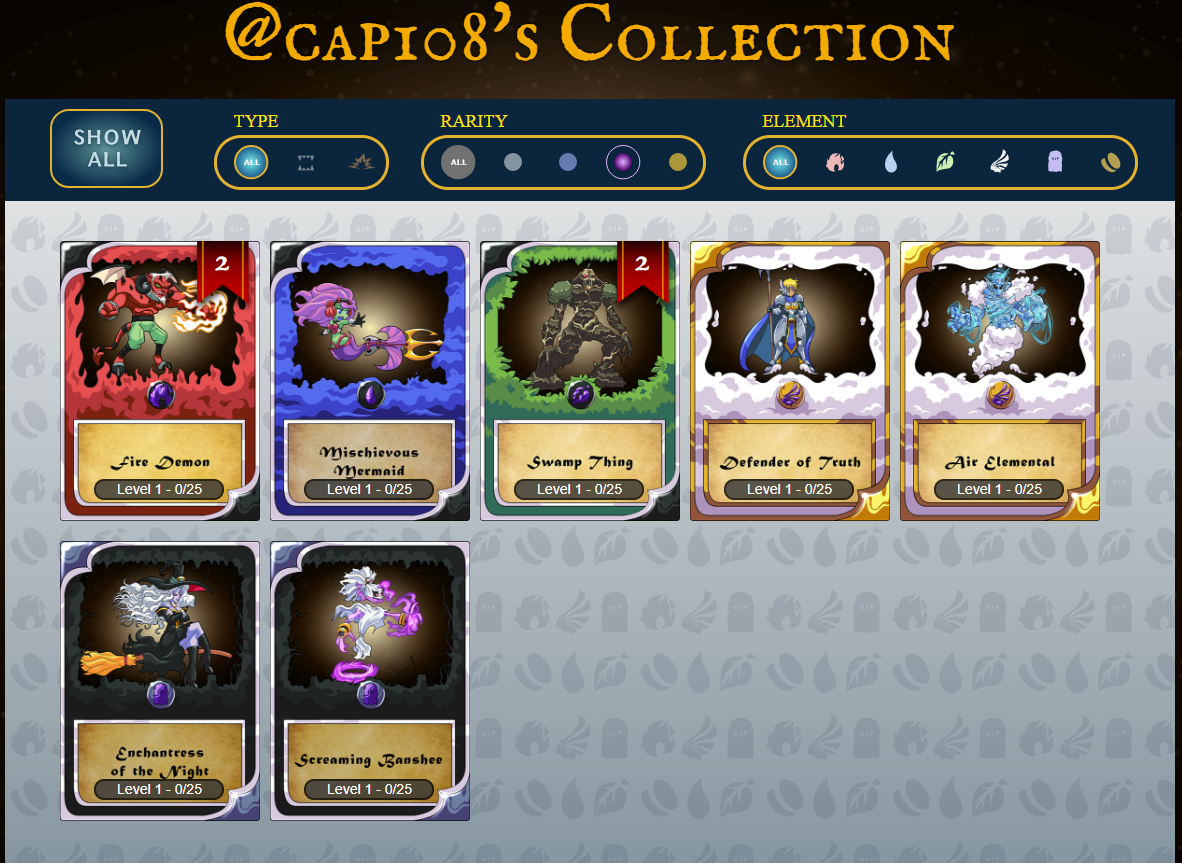Filter cards by the fire element
Screen dimensions: 1182x863
click(x=835, y=162)
